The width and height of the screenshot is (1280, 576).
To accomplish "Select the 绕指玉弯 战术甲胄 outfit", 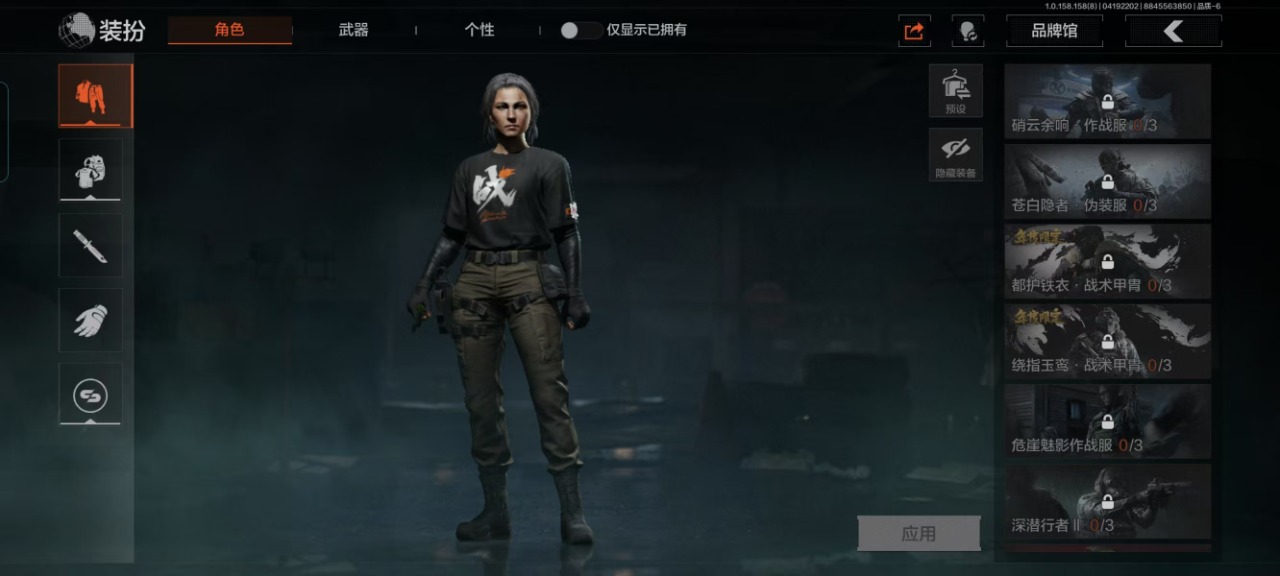I will click(x=1107, y=342).
